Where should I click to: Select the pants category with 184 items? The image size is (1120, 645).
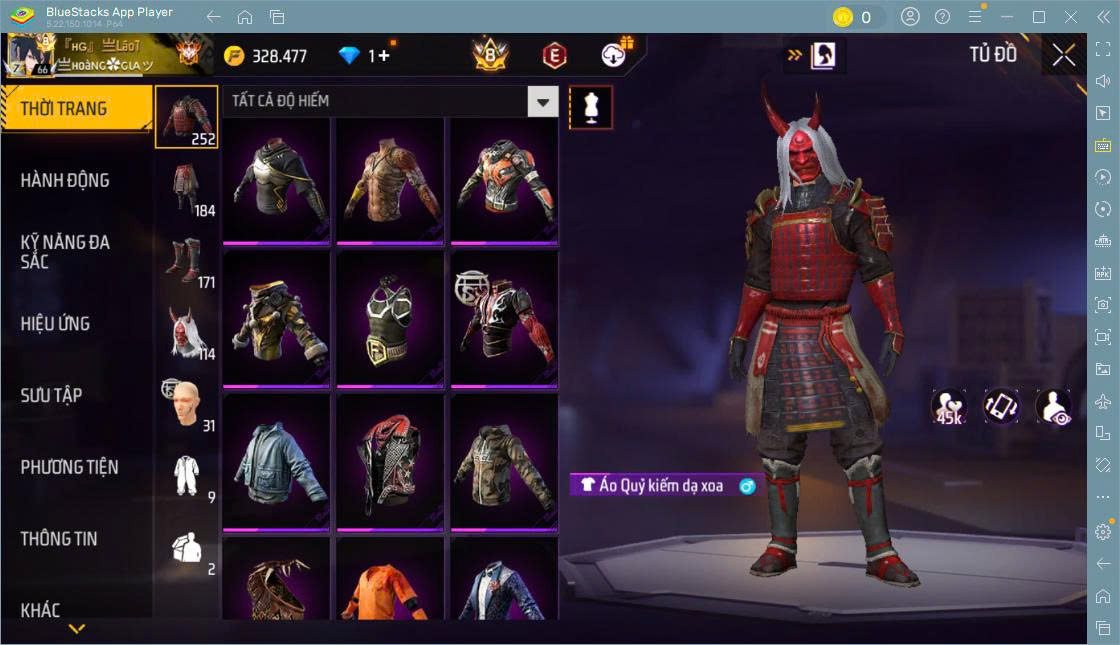coord(187,188)
